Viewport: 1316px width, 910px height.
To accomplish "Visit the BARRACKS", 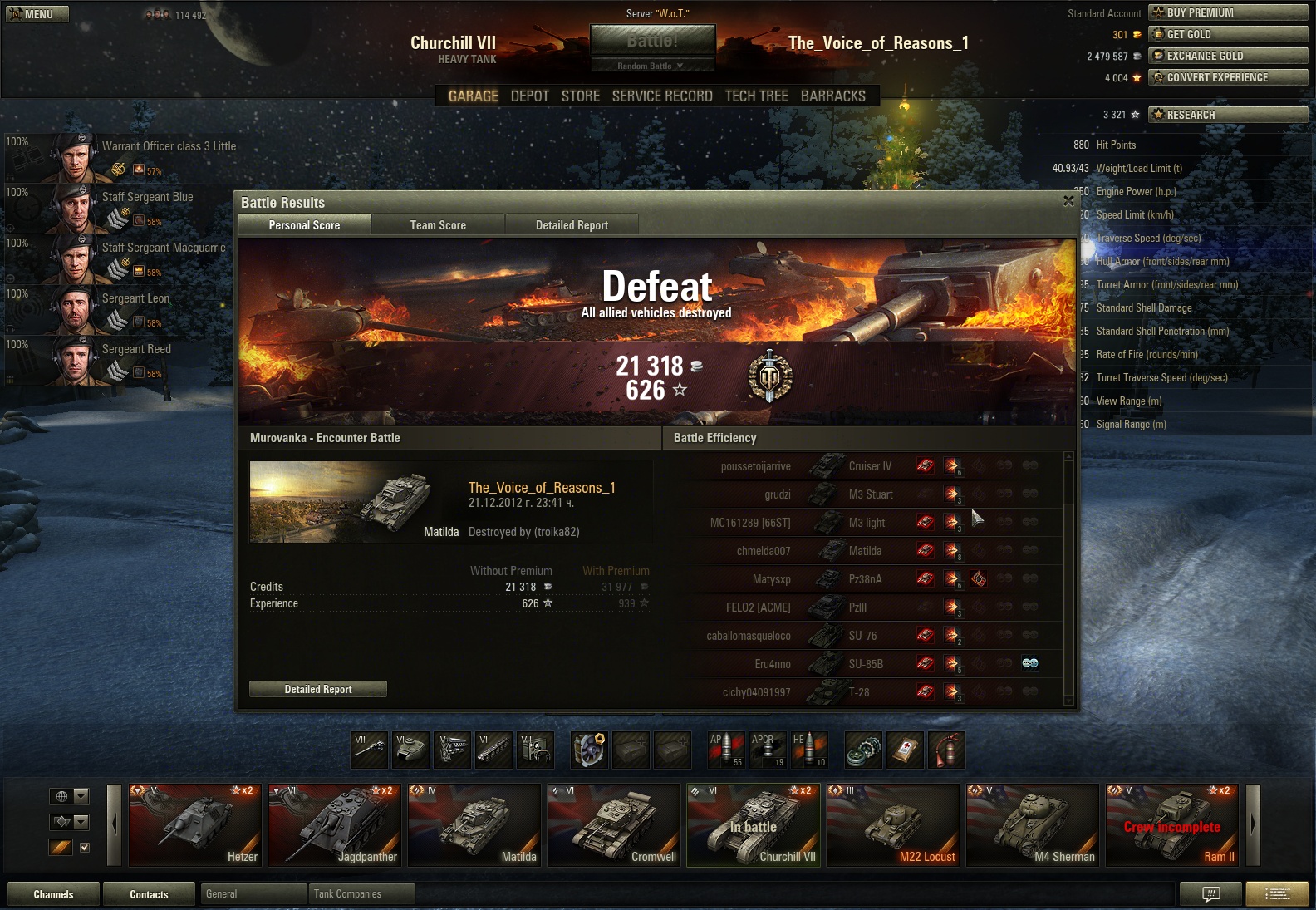I will click(832, 96).
